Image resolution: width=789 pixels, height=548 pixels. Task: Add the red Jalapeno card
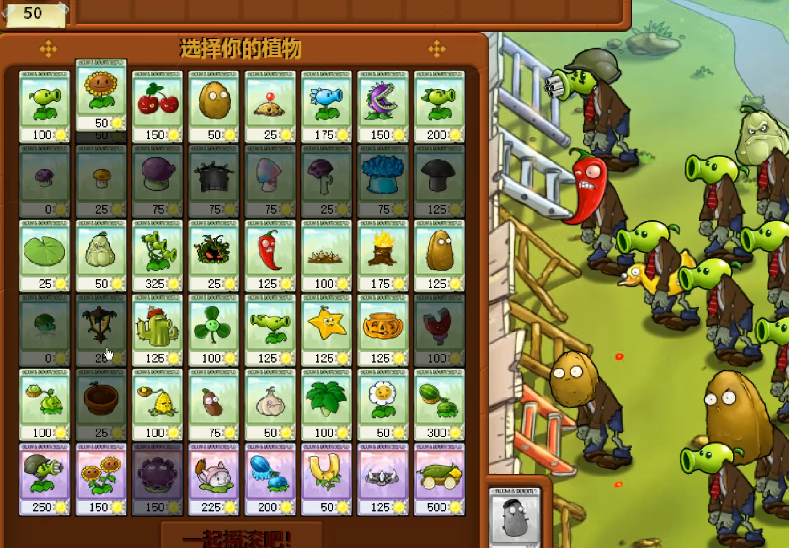pyautogui.click(x=269, y=255)
